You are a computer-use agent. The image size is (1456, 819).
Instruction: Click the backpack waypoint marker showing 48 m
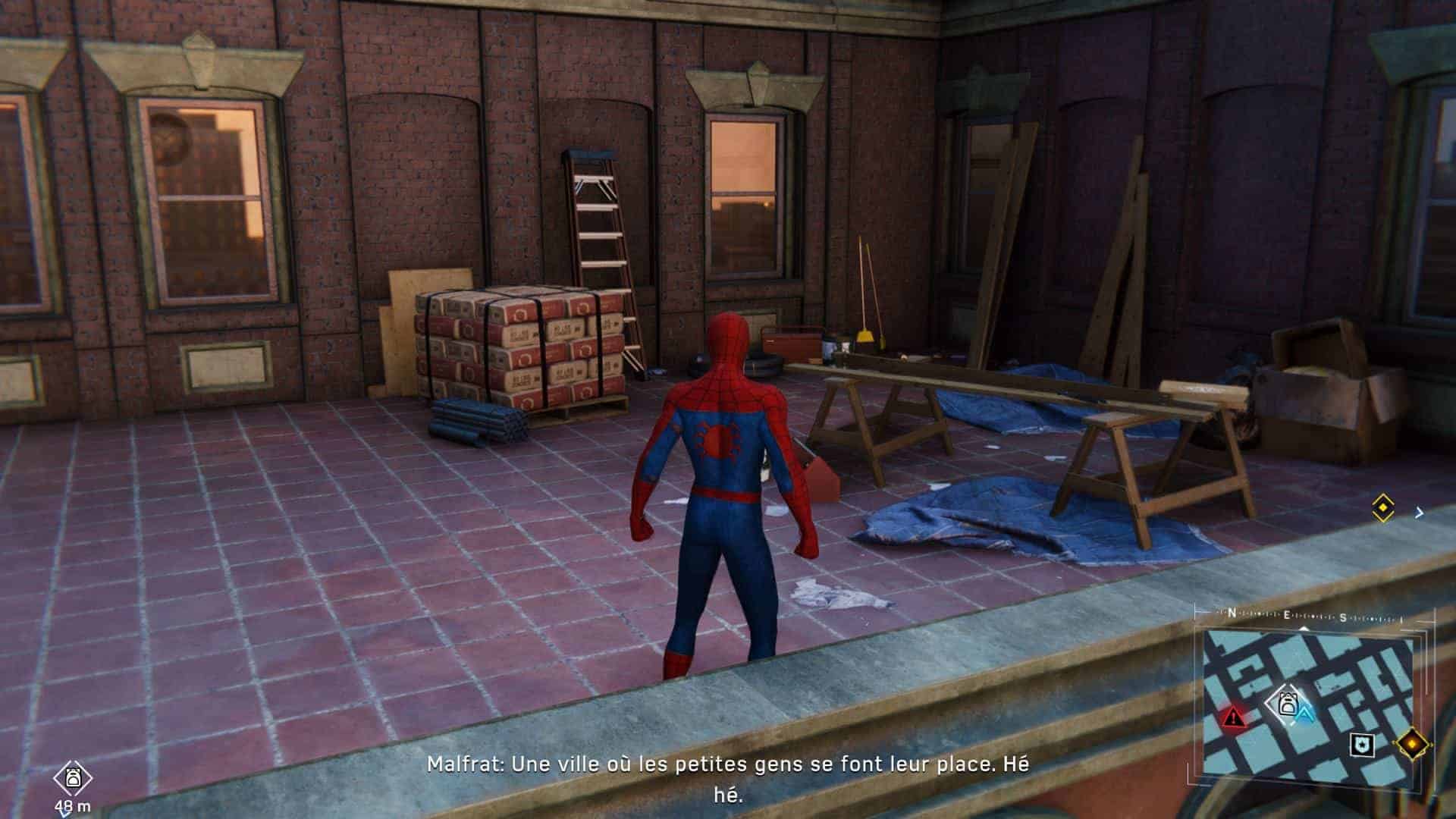(73, 777)
